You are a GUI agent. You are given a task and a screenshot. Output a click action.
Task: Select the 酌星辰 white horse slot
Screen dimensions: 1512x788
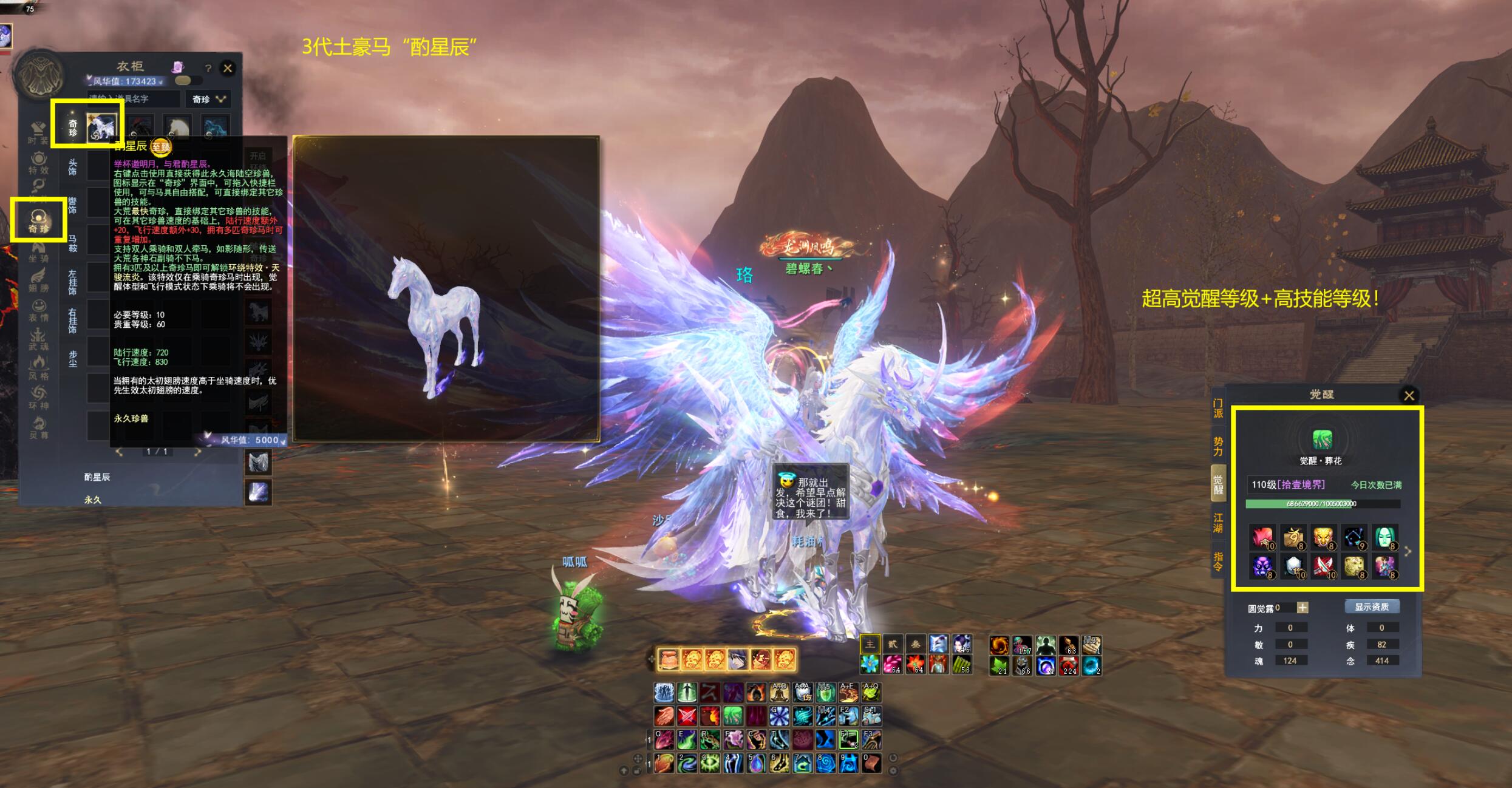tap(101, 128)
